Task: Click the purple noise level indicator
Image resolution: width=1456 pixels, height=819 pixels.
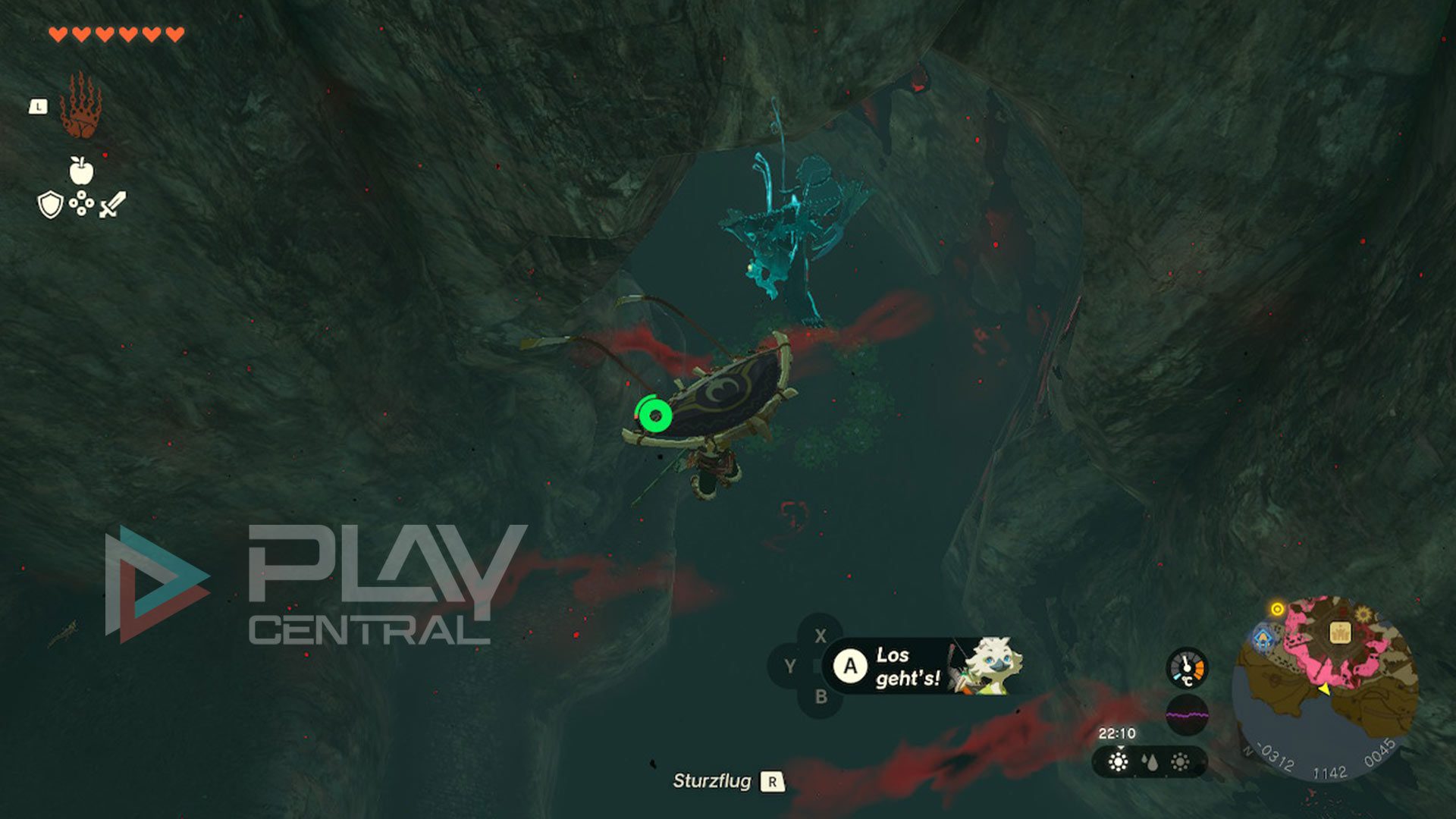Action: coord(1186,714)
